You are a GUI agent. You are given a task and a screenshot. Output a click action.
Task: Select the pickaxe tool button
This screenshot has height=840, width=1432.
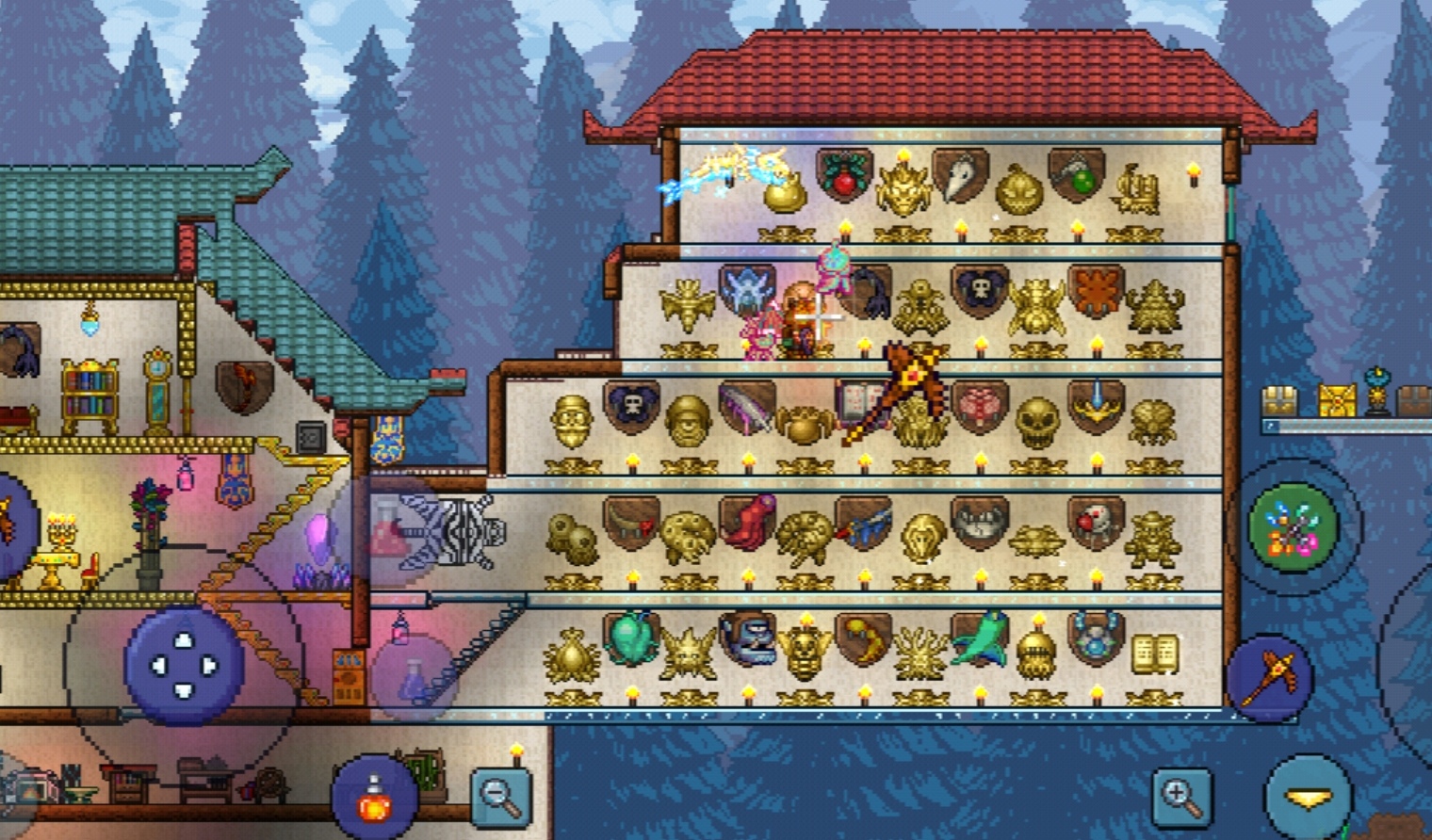[1268, 675]
